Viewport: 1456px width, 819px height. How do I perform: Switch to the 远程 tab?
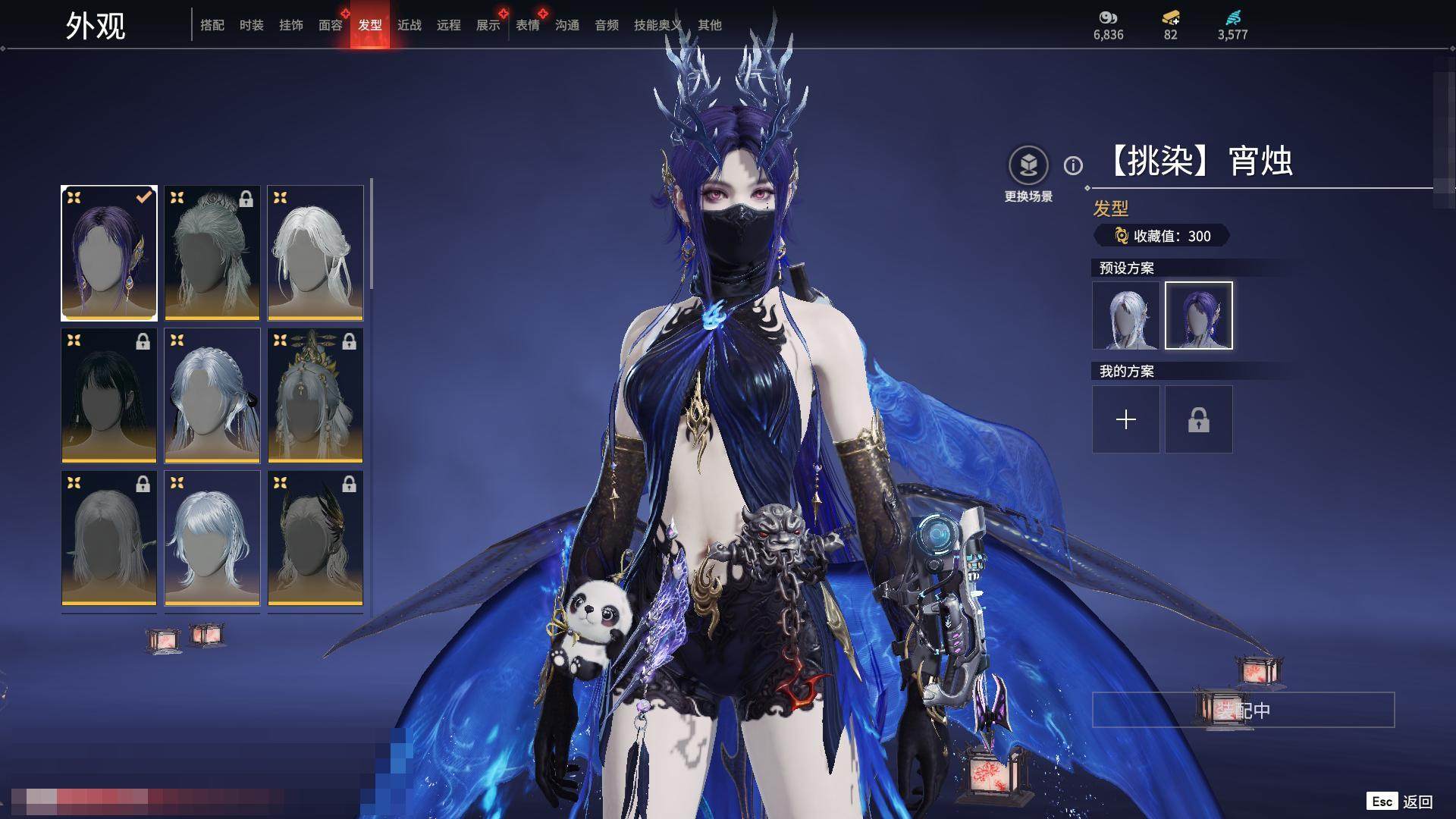449,25
